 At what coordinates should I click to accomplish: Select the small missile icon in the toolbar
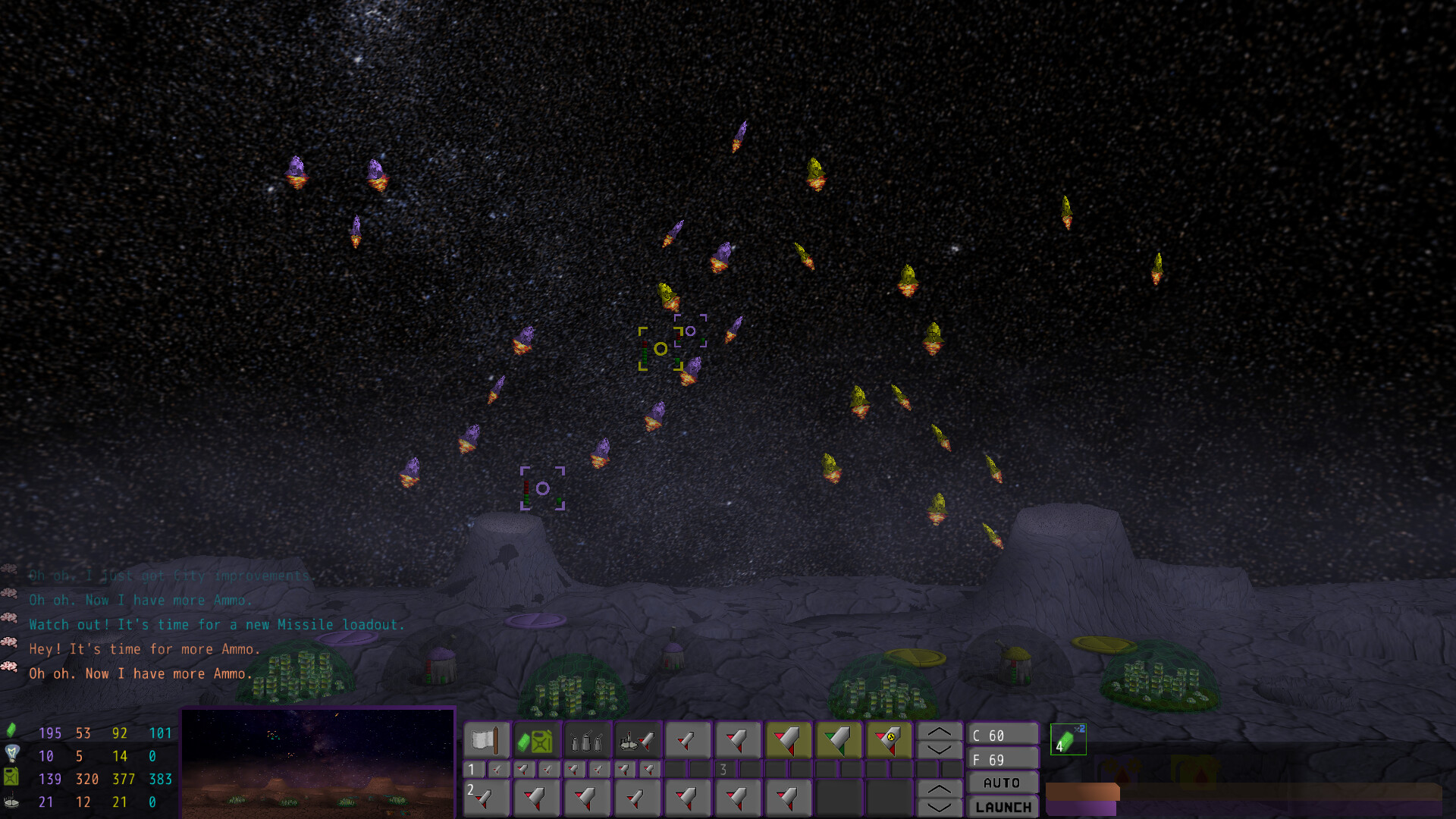point(688,738)
